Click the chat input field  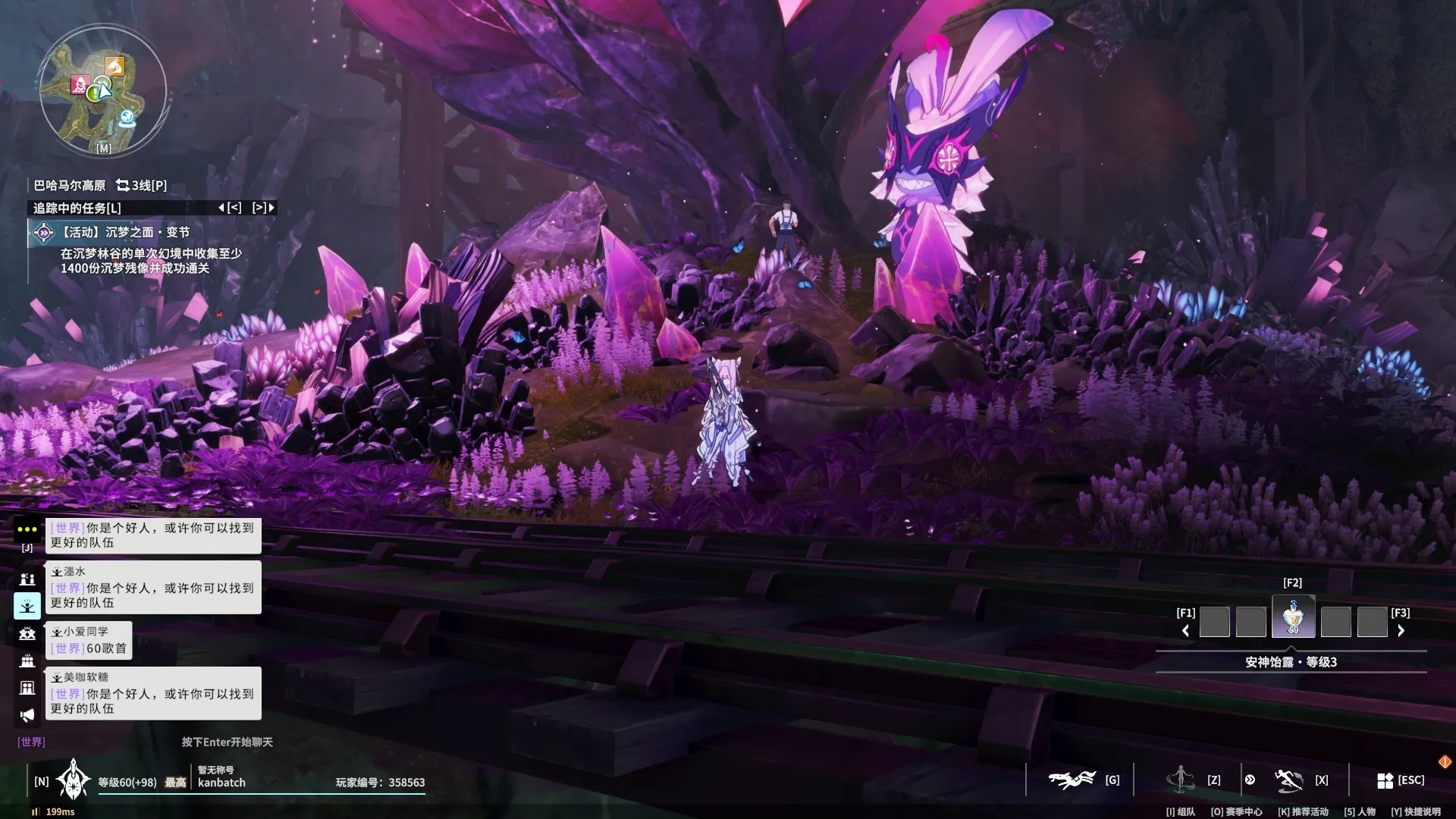click(226, 742)
